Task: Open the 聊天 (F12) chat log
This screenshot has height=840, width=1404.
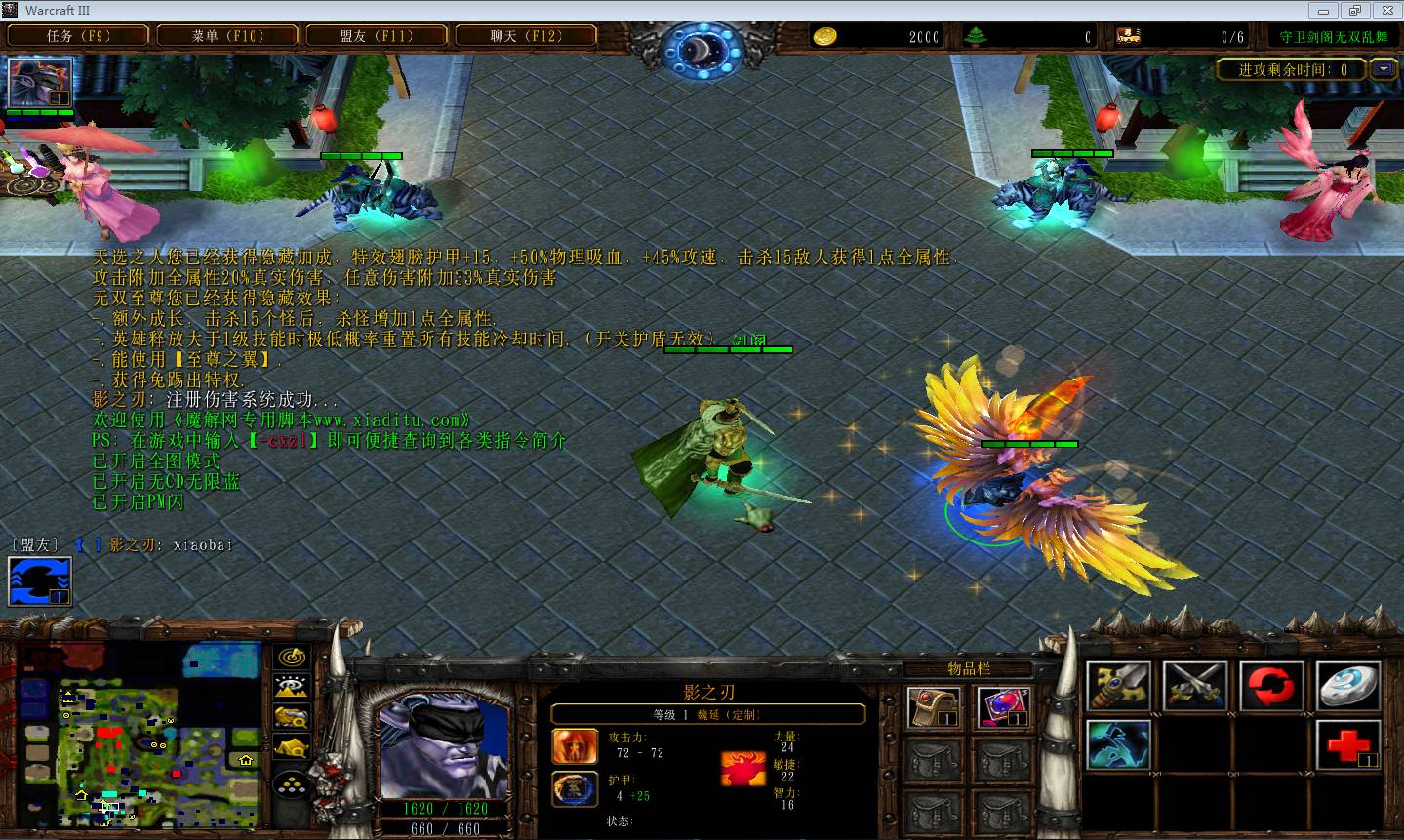Action: [526, 36]
